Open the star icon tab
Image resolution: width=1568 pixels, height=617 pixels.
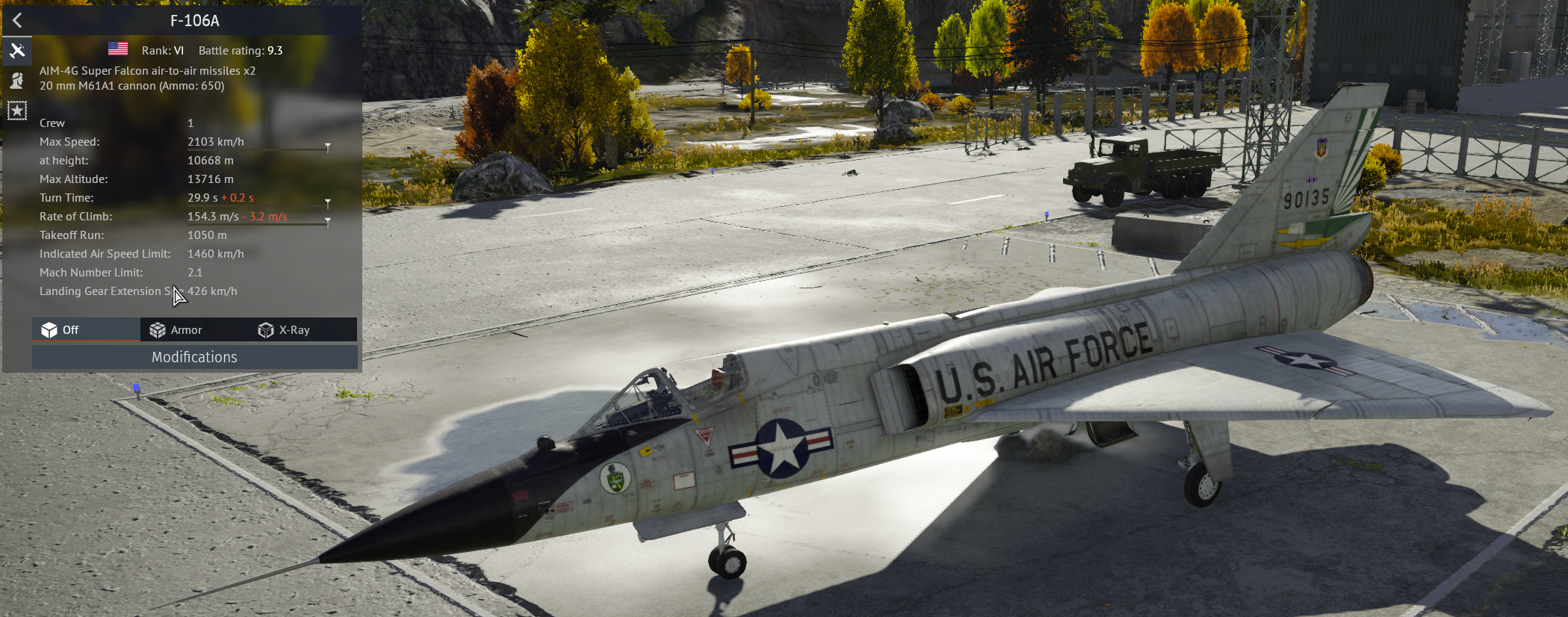tap(17, 111)
